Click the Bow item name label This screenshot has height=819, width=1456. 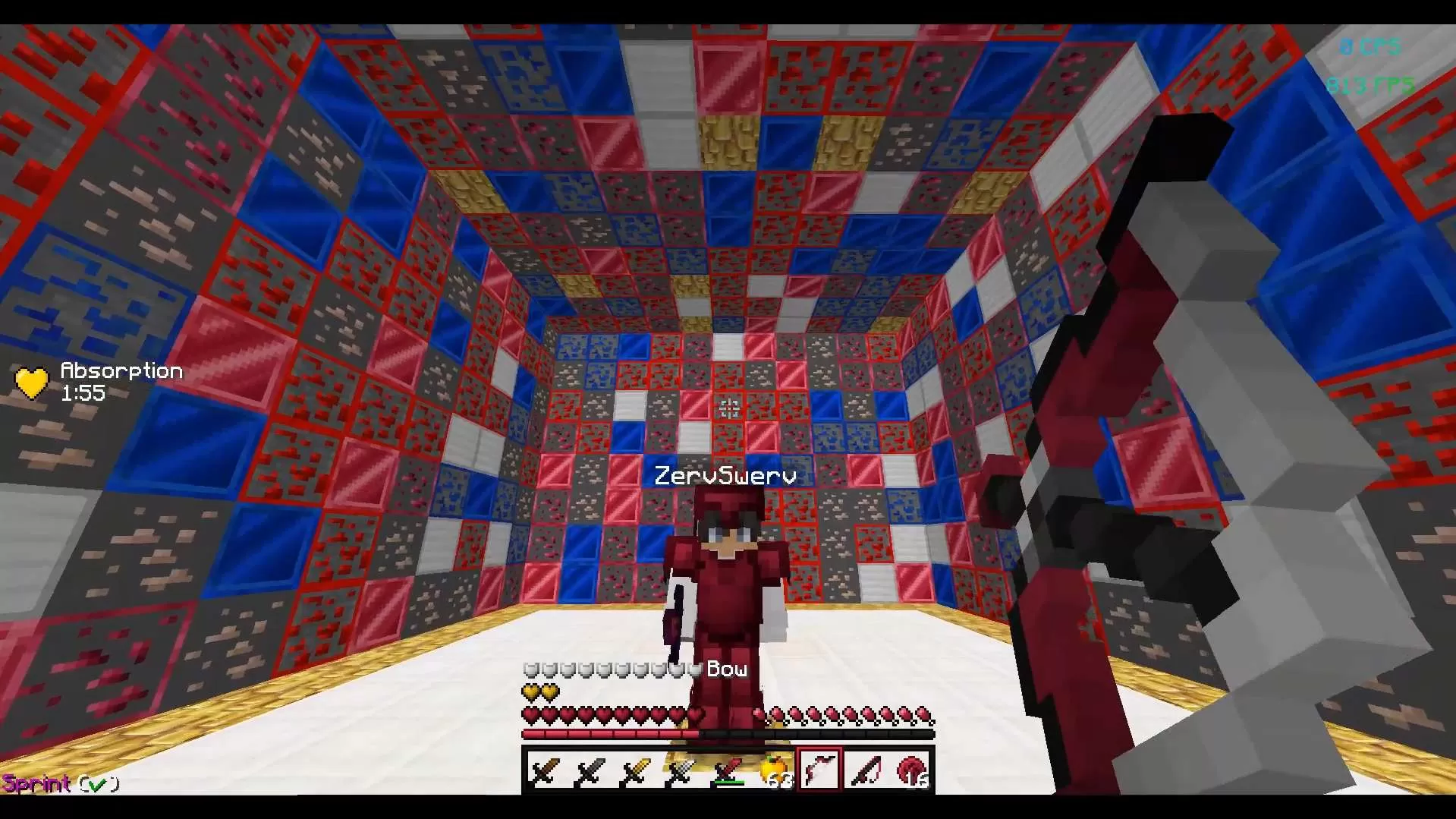[x=725, y=669]
